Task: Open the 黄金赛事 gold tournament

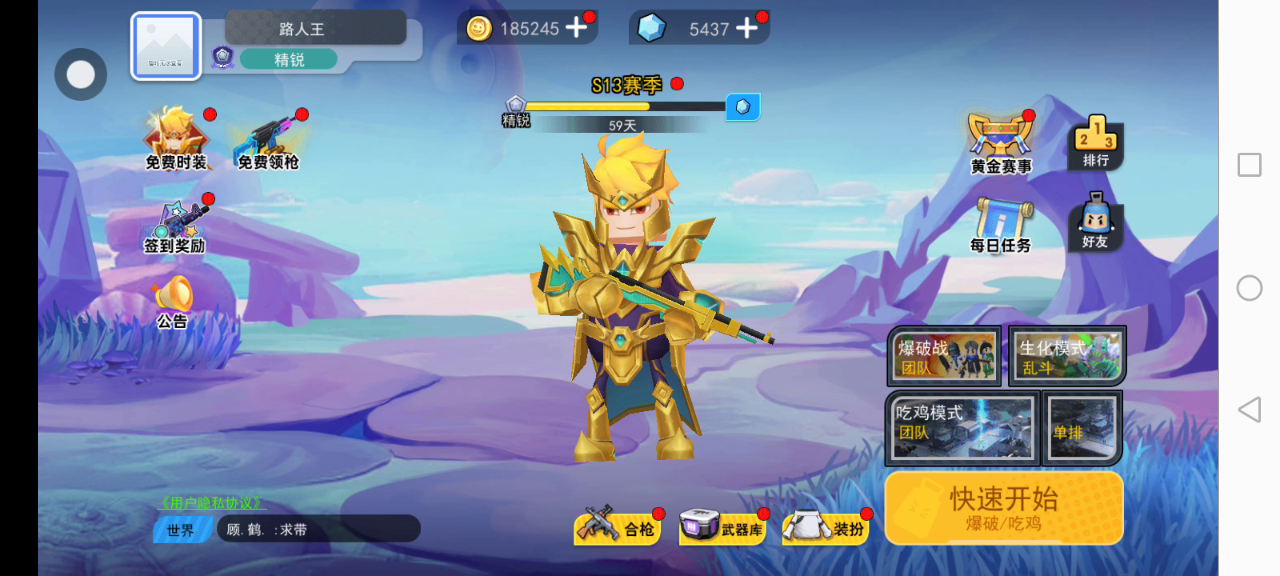Action: tap(1001, 145)
